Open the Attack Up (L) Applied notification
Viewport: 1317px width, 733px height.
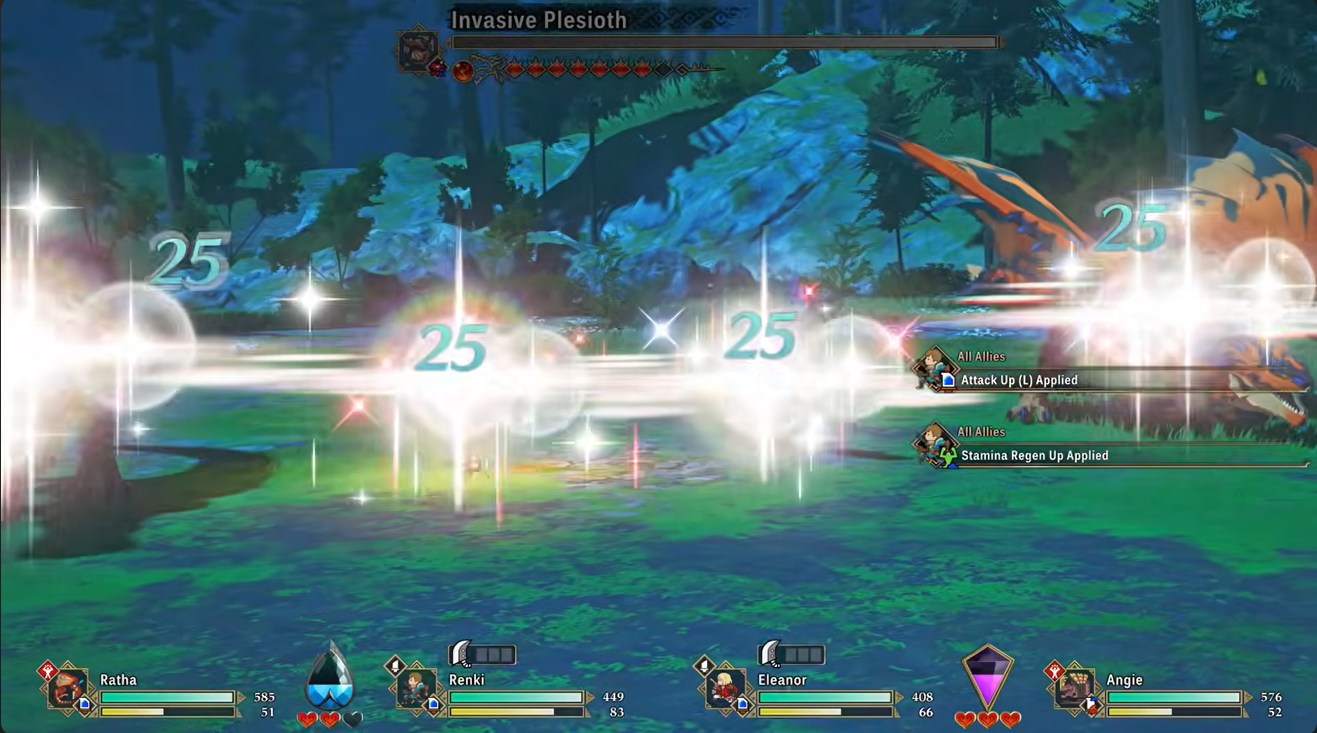pyautogui.click(x=1018, y=380)
